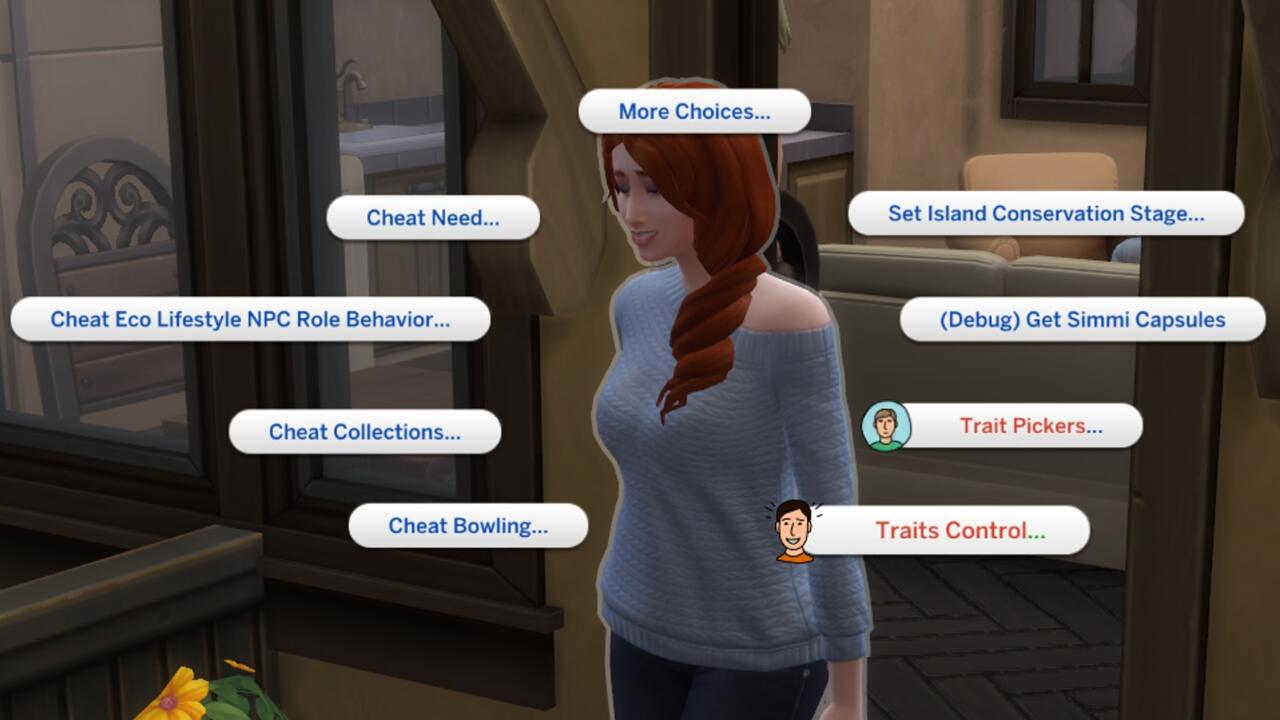Select Cheat Bowling from the pie menu
This screenshot has width=1280, height=720.
coord(468,525)
